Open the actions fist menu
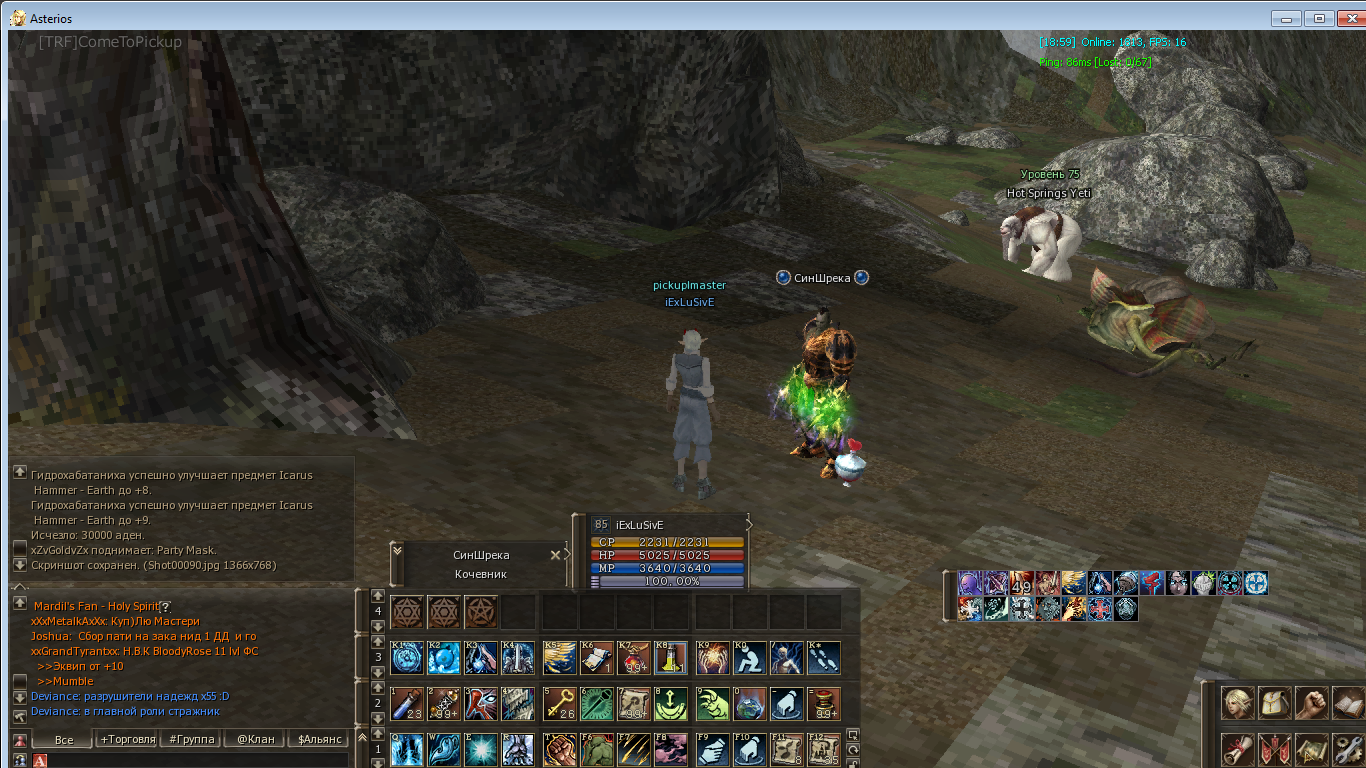 click(1311, 703)
